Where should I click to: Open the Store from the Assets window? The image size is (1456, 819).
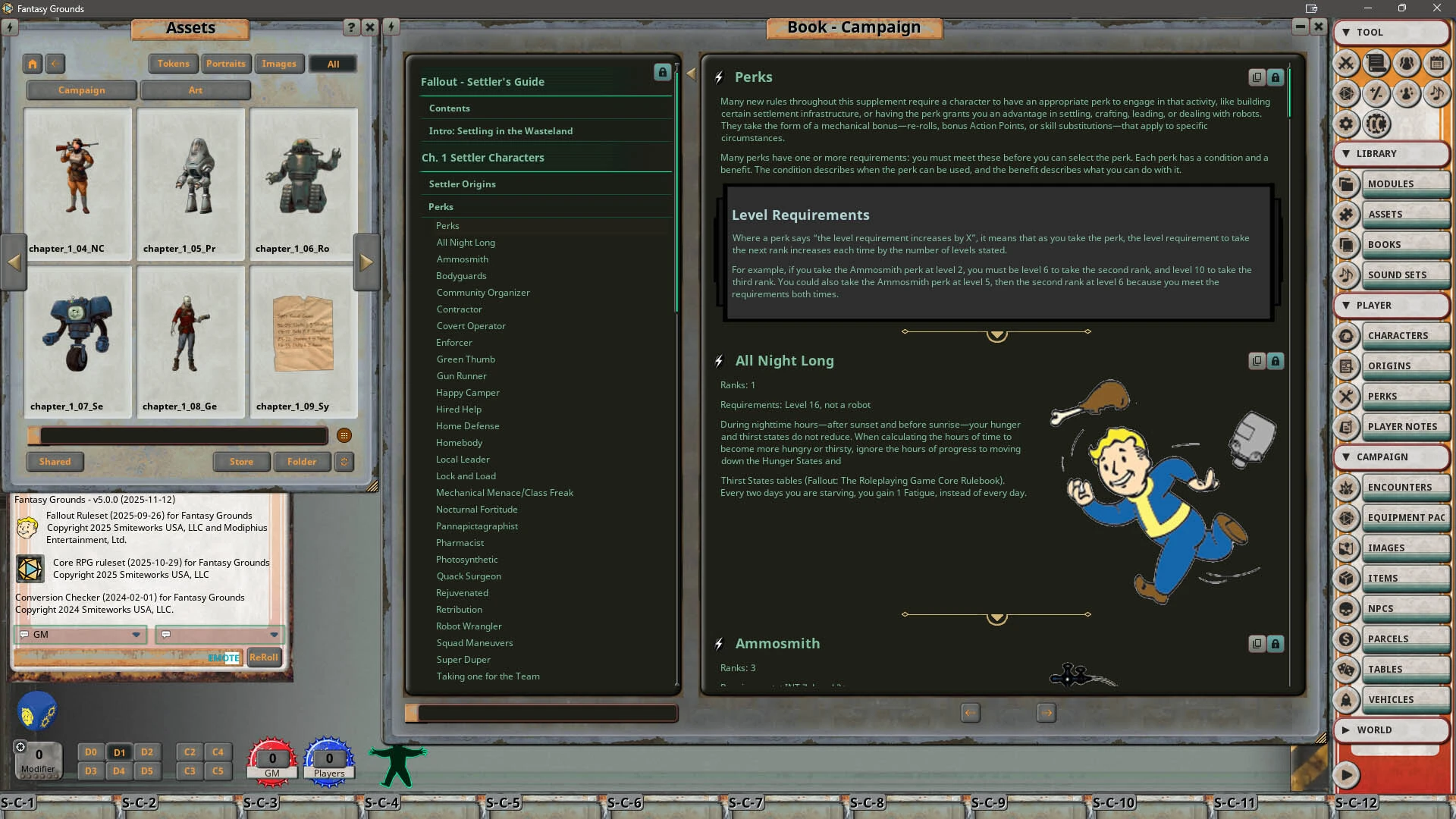(241, 461)
